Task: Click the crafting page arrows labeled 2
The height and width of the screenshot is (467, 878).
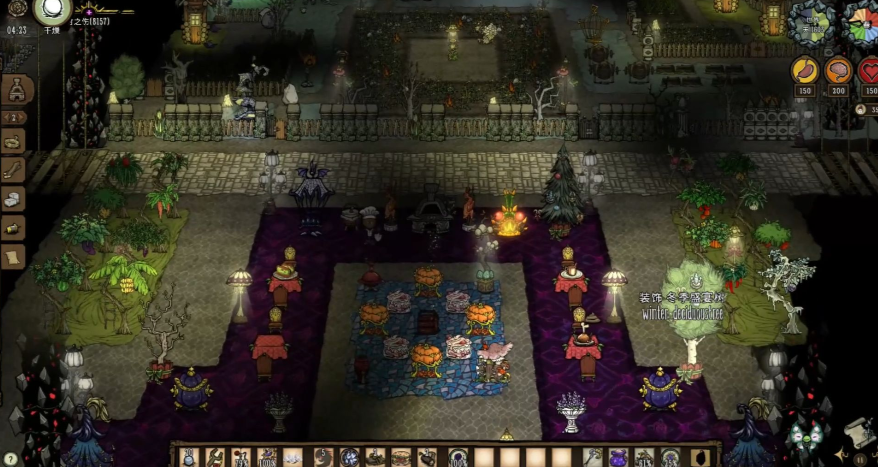Action: [x=15, y=117]
